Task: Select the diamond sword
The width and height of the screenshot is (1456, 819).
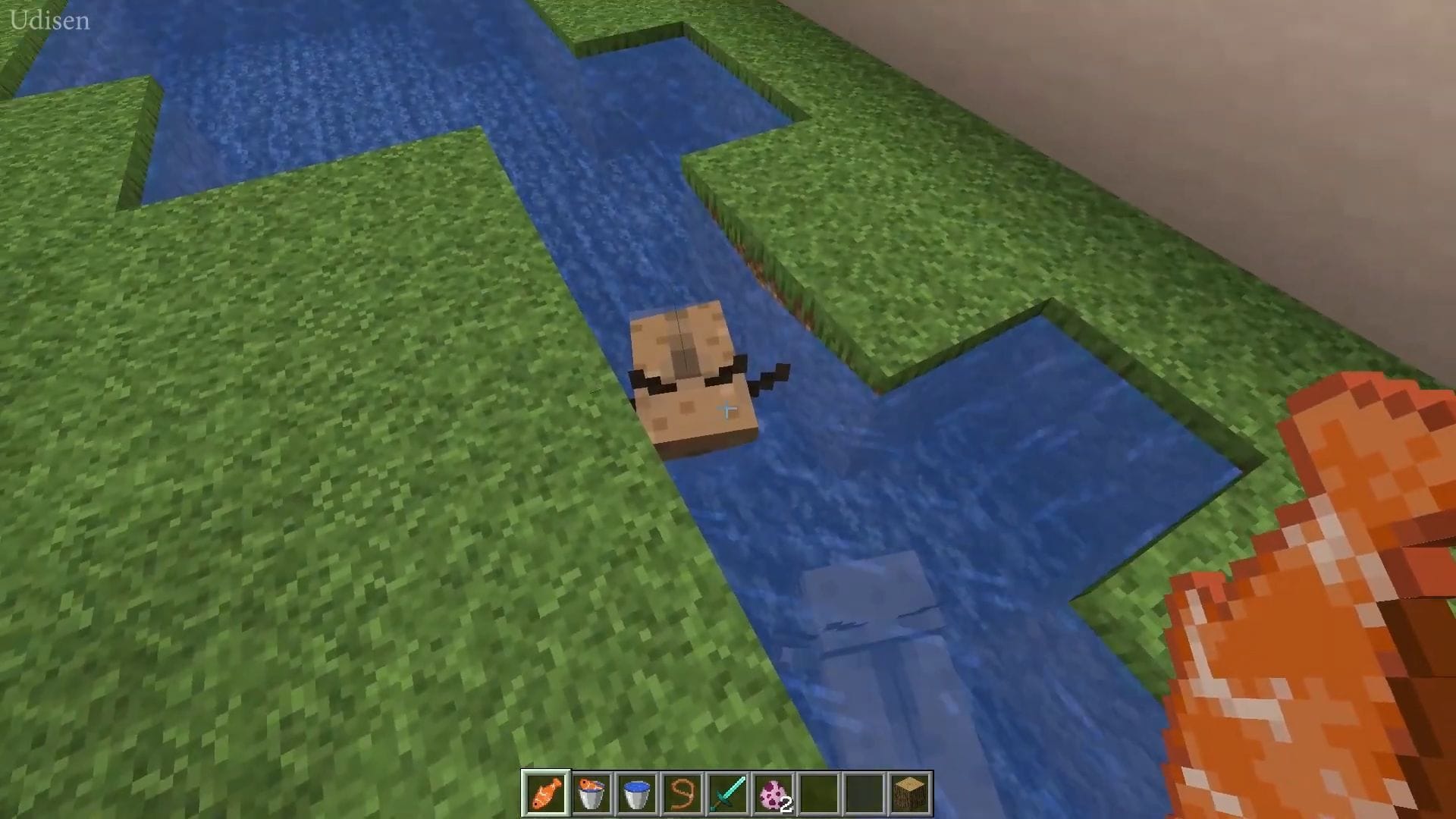Action: pyautogui.click(x=728, y=792)
